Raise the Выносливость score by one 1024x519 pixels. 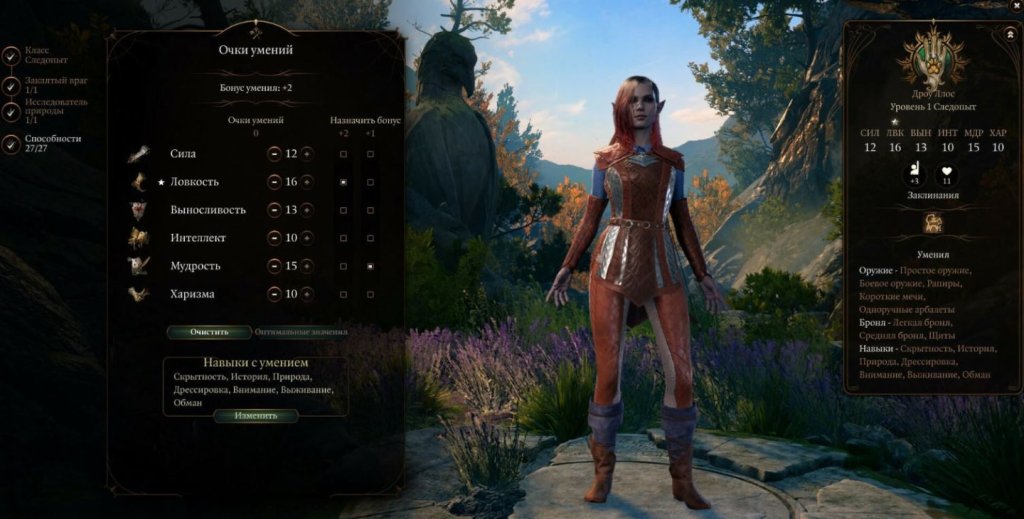(307, 210)
